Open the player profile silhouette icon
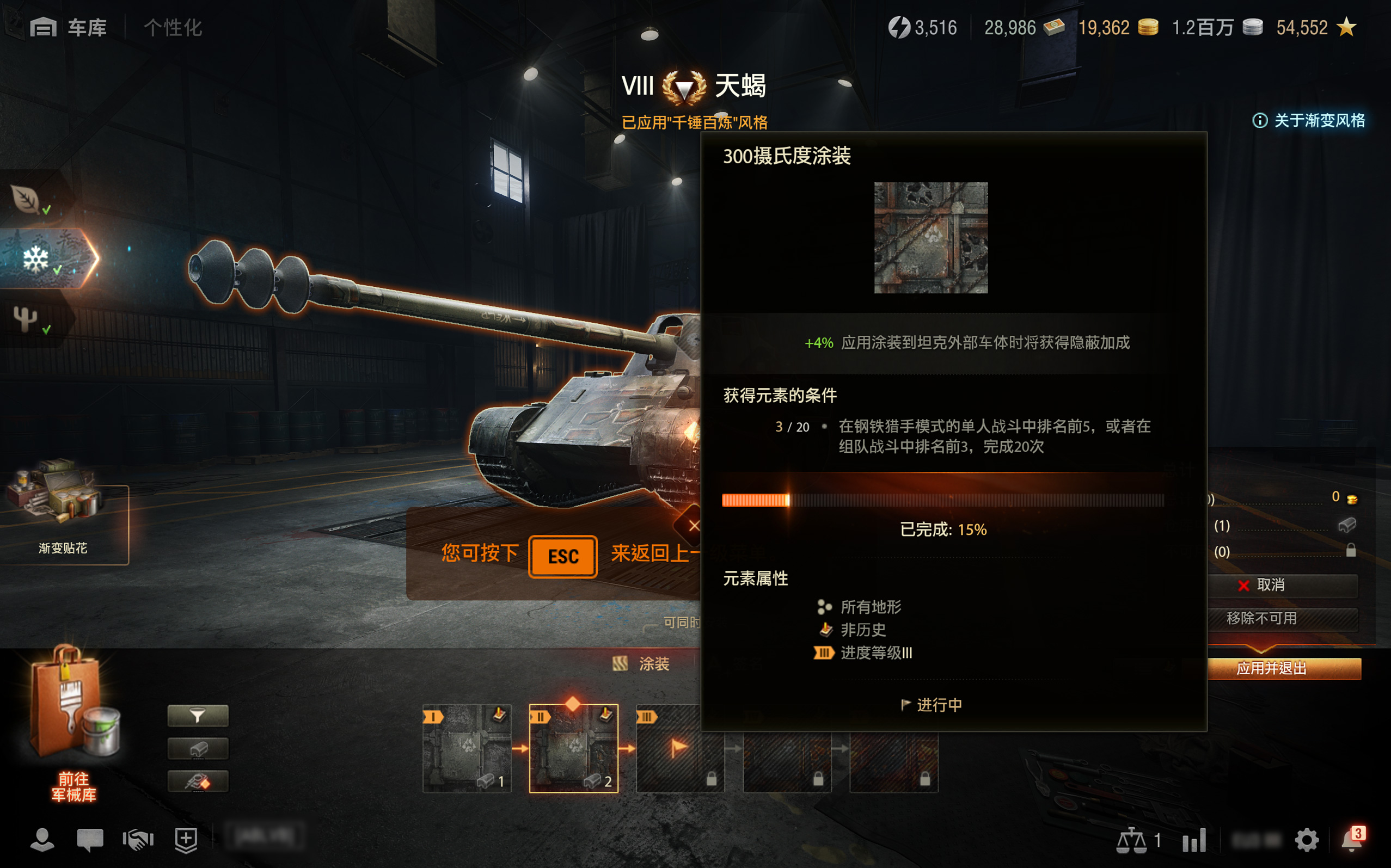The width and height of the screenshot is (1391, 868). [x=42, y=840]
